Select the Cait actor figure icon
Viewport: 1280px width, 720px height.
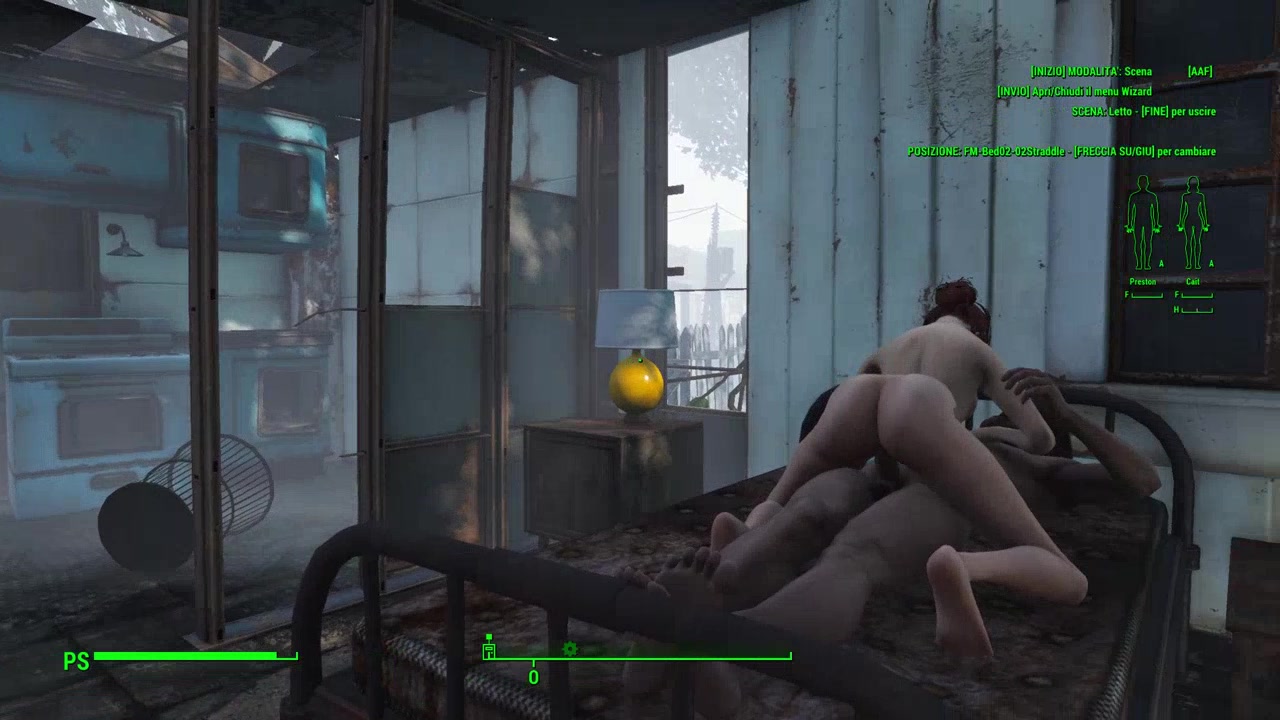1192,222
